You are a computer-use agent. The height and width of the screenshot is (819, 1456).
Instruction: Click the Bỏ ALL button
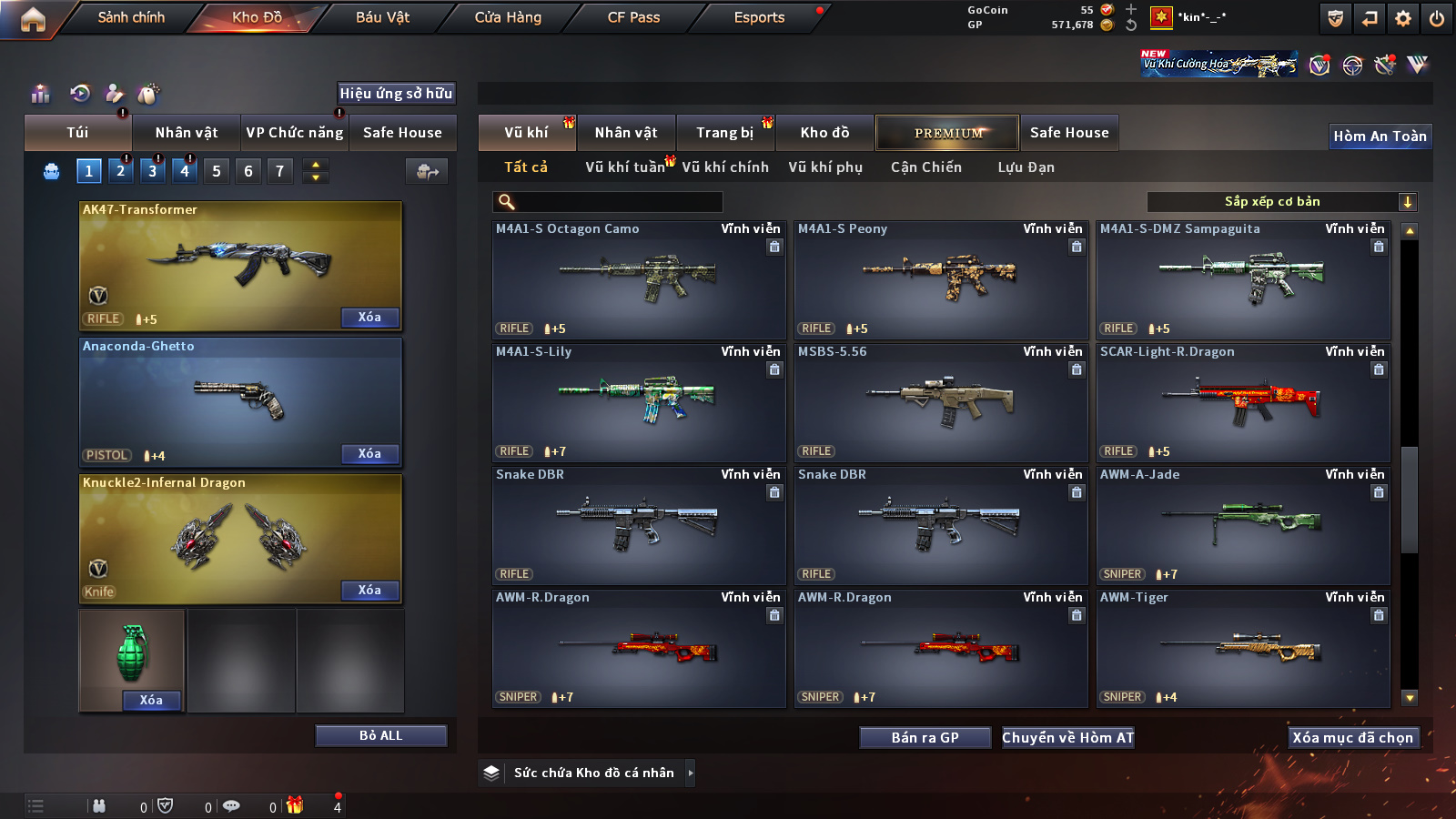tap(380, 735)
